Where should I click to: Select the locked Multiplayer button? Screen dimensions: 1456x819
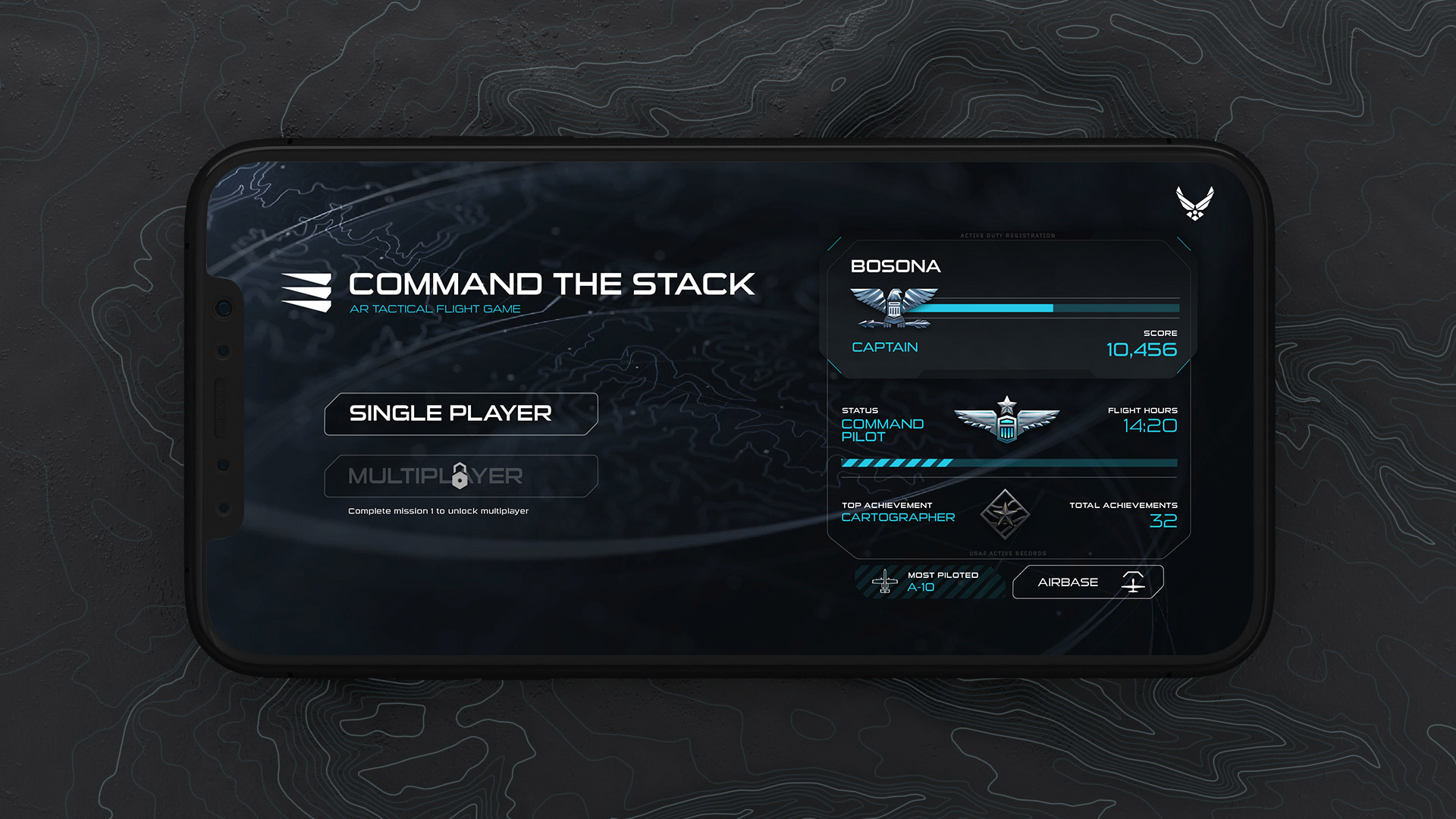coord(460,476)
